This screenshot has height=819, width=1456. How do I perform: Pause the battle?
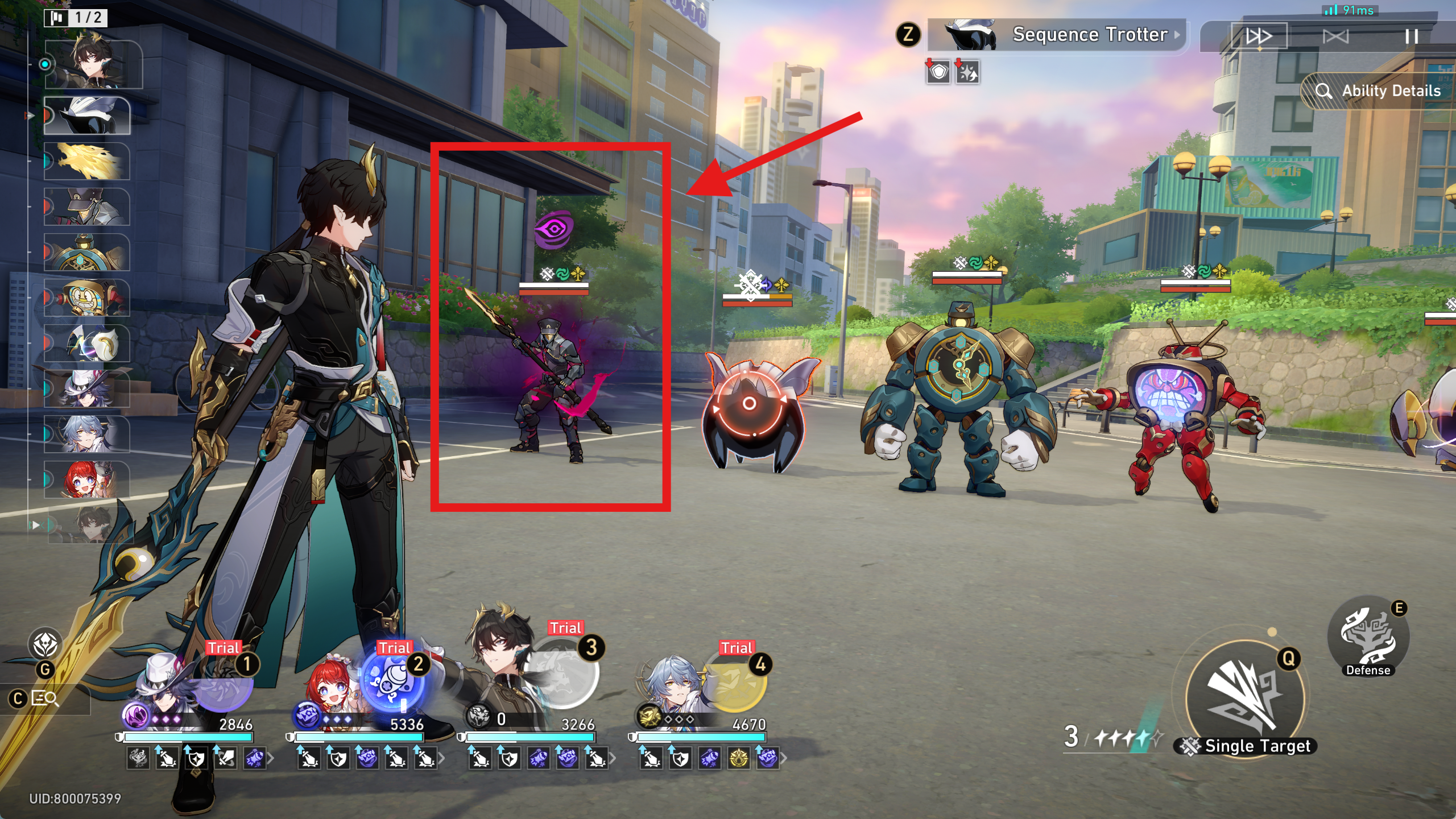coord(1411,37)
